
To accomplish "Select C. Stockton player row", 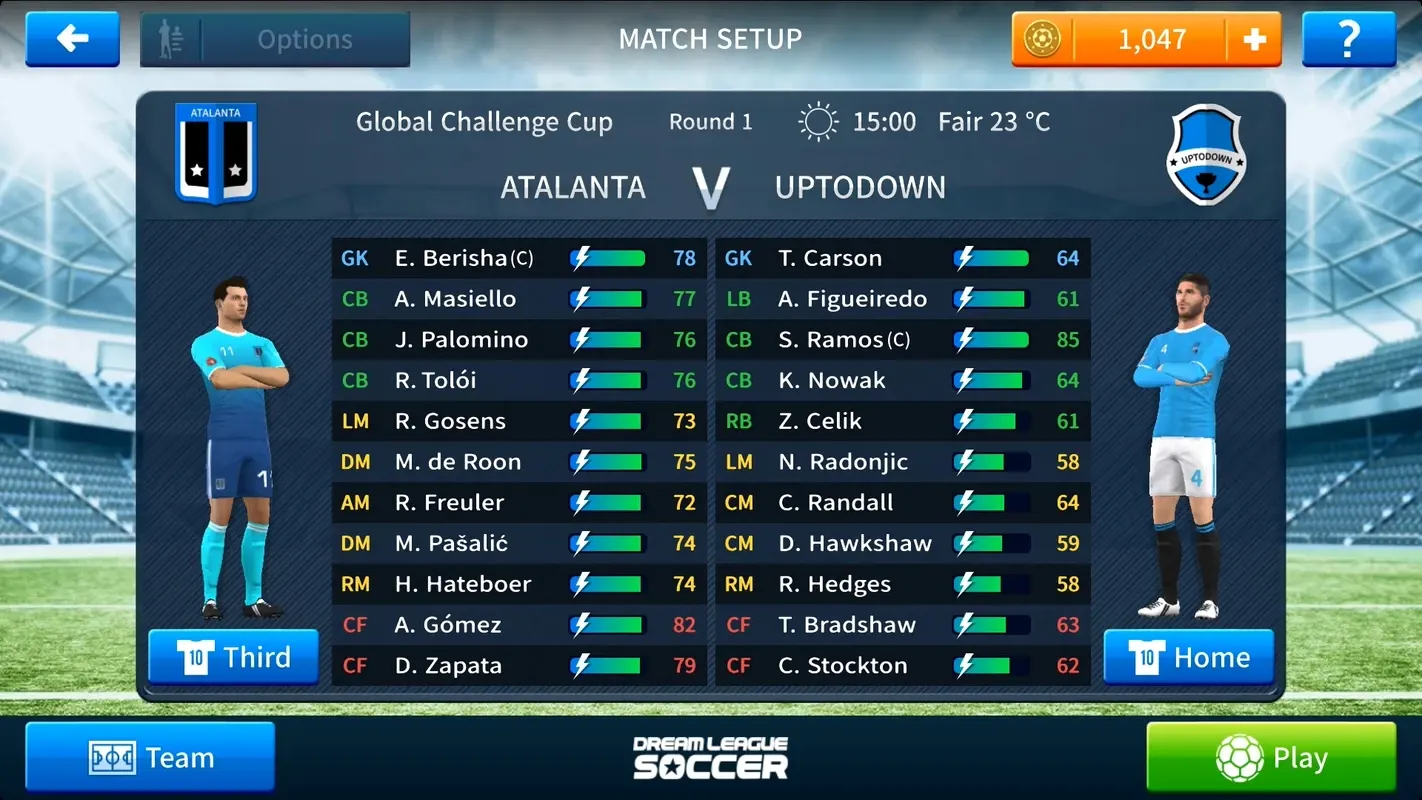I will (903, 666).
